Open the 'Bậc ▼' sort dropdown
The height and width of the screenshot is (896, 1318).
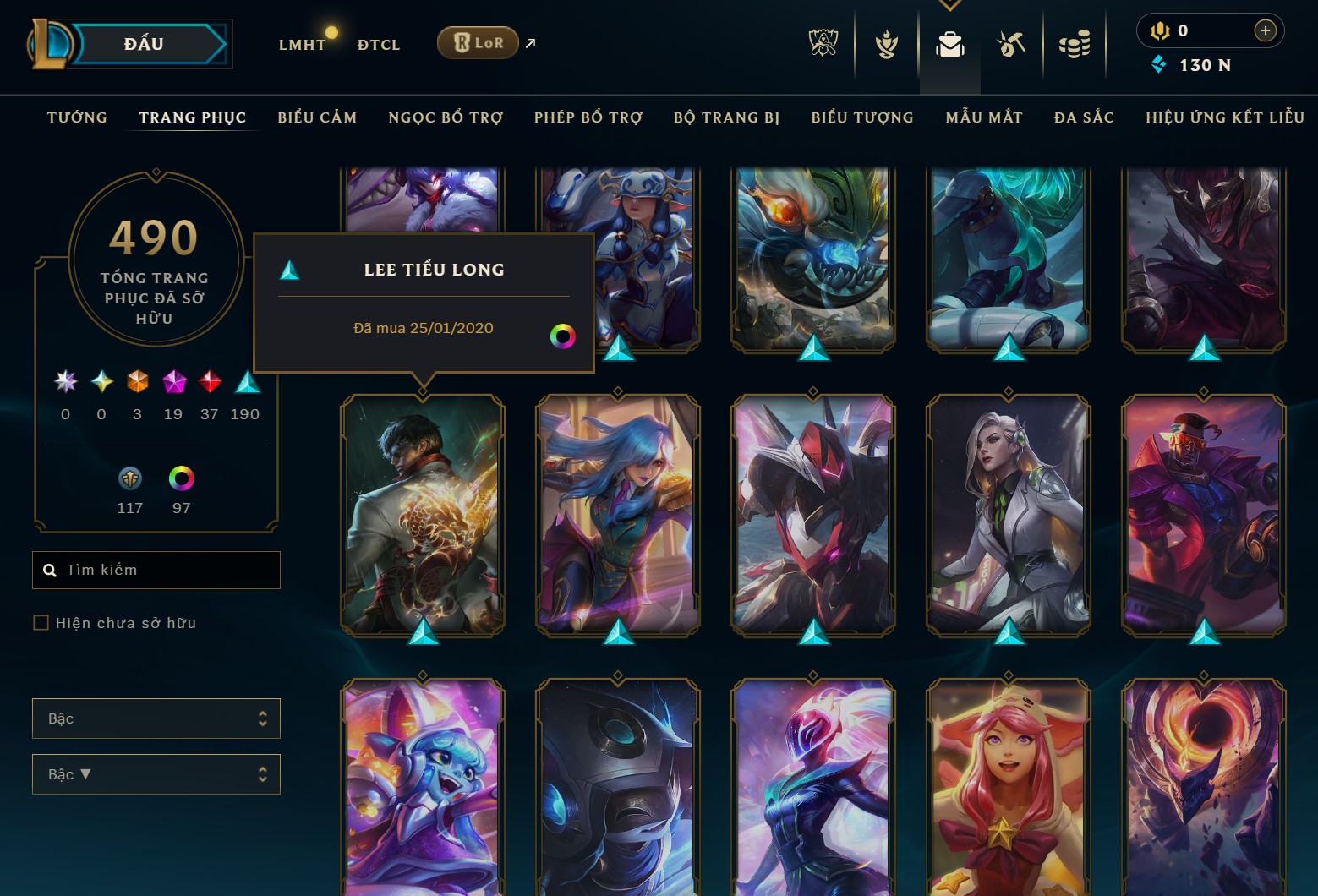tap(156, 773)
